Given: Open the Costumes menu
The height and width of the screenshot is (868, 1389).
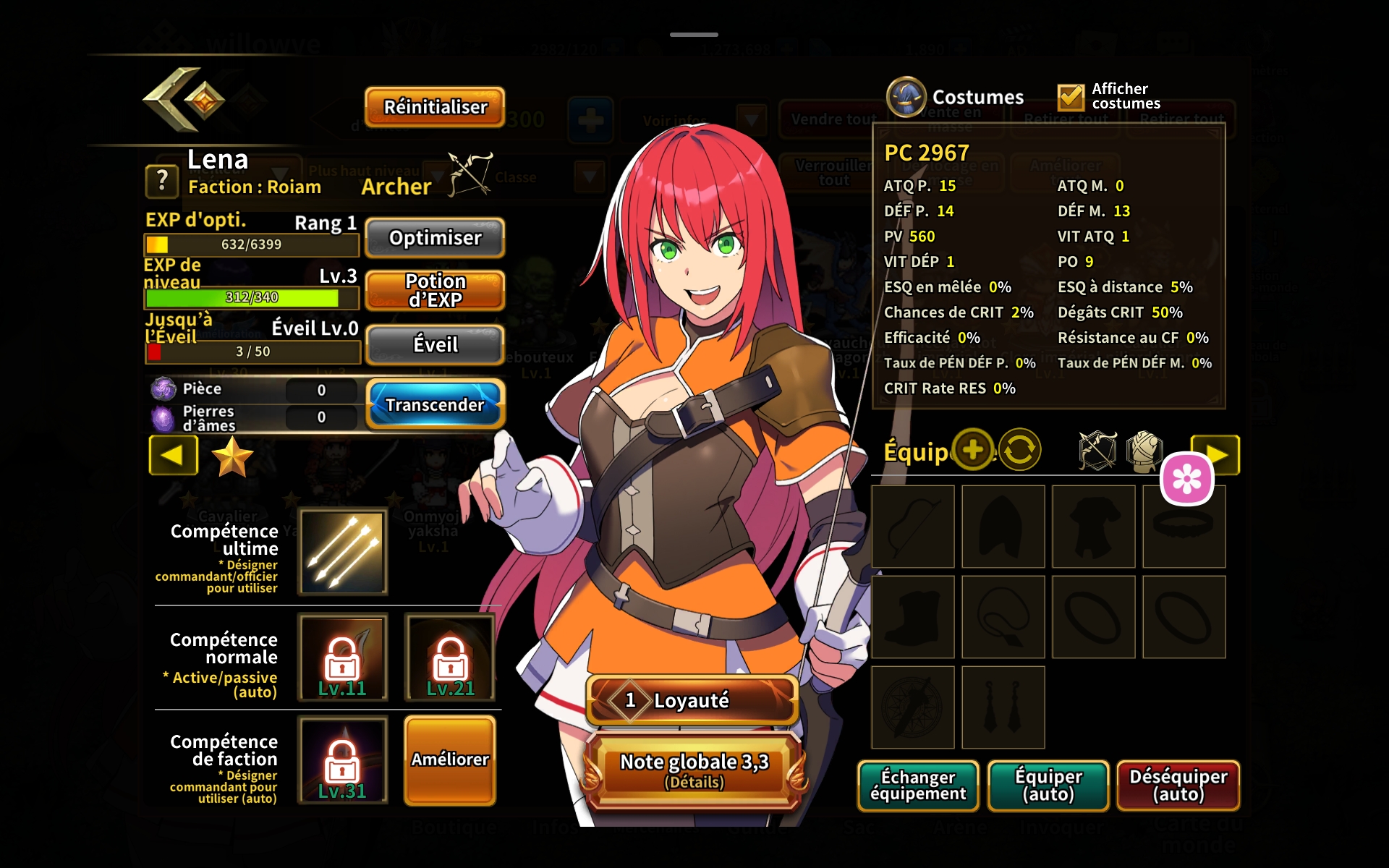Looking at the screenshot, I should click(956, 97).
